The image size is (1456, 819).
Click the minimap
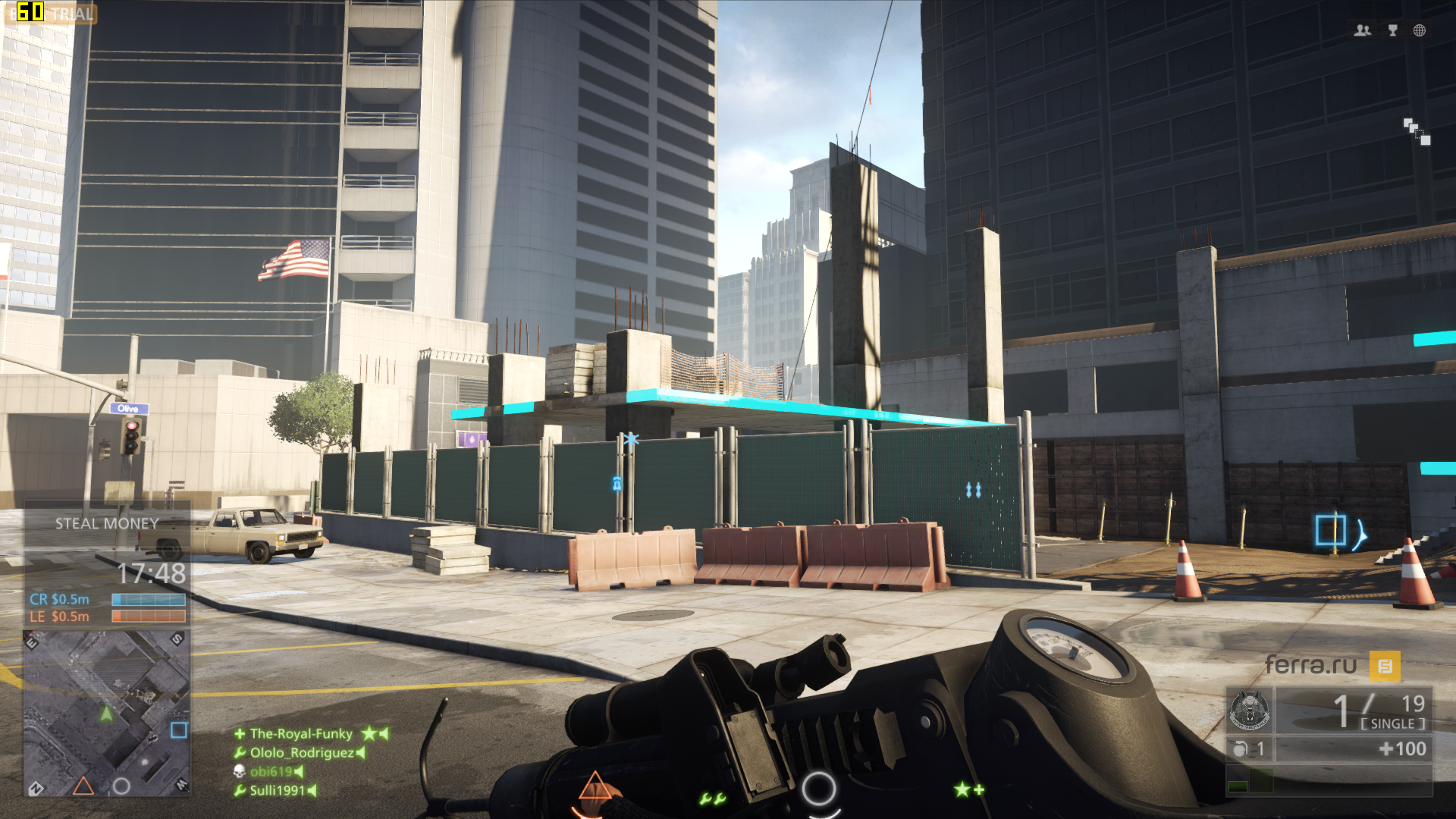click(x=106, y=713)
